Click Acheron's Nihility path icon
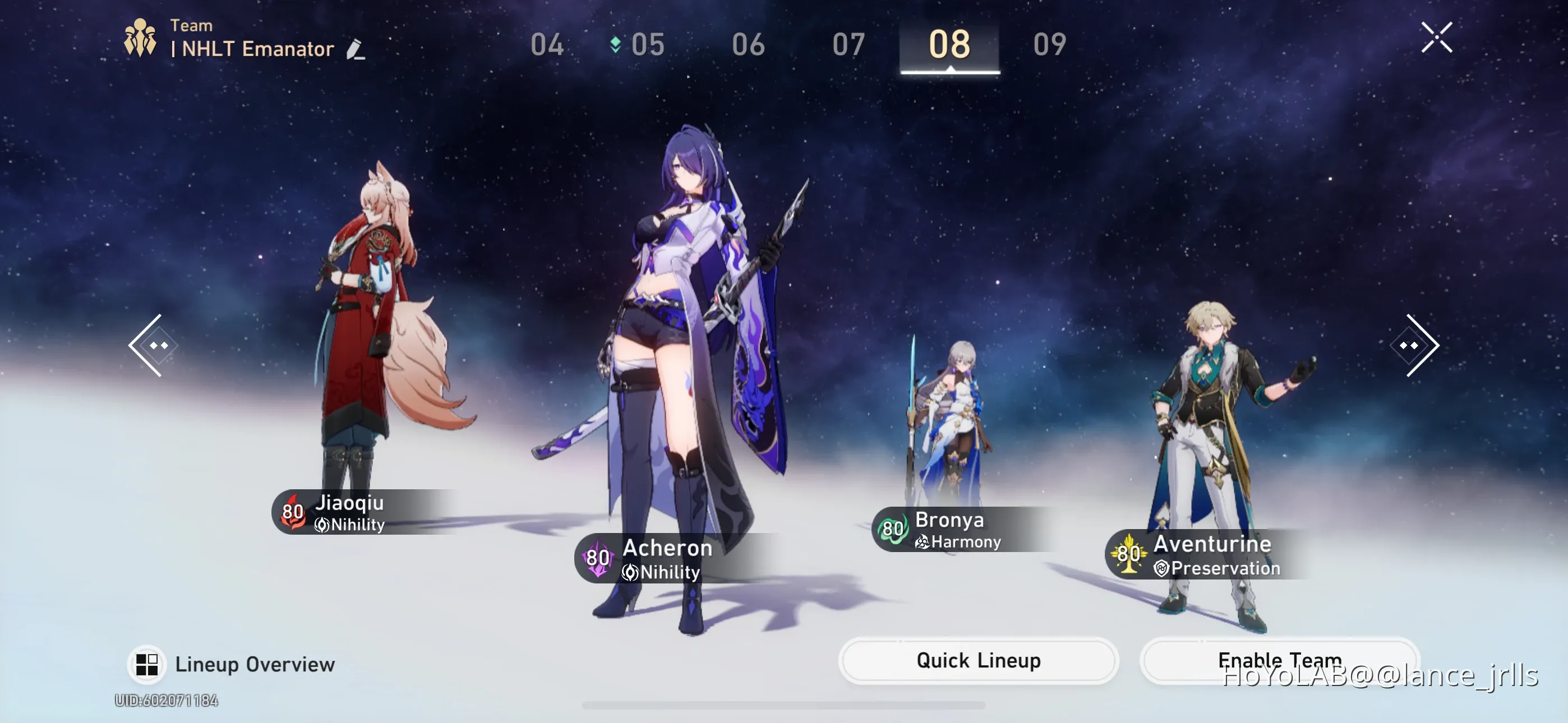This screenshot has width=1568, height=723. pyautogui.click(x=628, y=572)
